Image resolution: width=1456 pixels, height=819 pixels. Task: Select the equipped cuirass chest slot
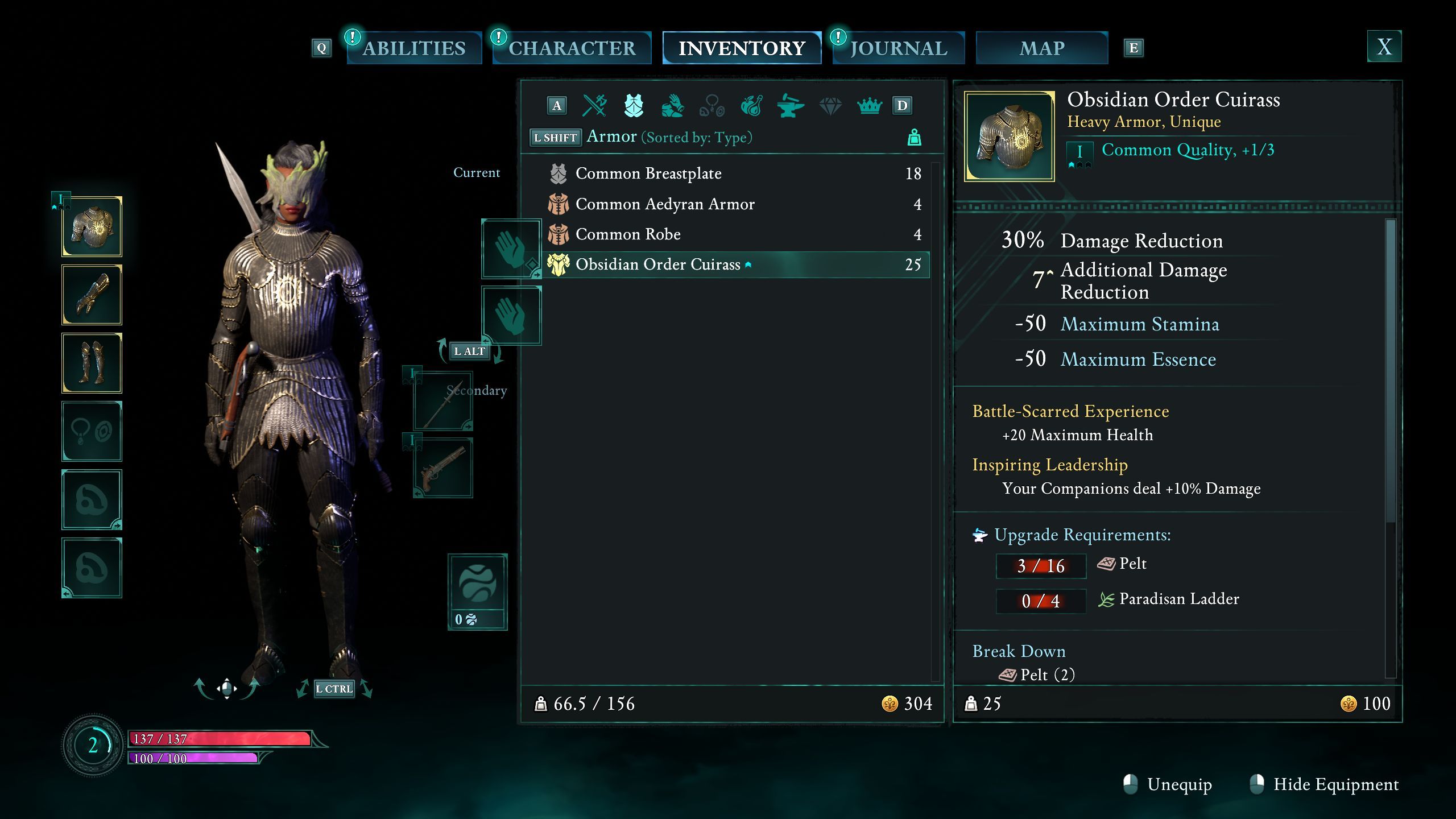click(92, 227)
